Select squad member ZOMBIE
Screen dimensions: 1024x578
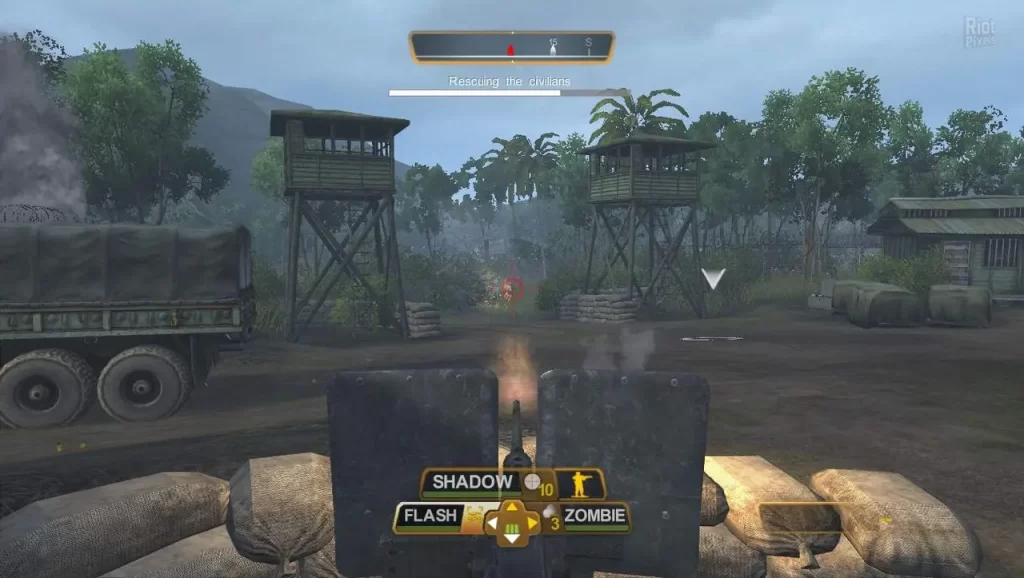(x=594, y=517)
